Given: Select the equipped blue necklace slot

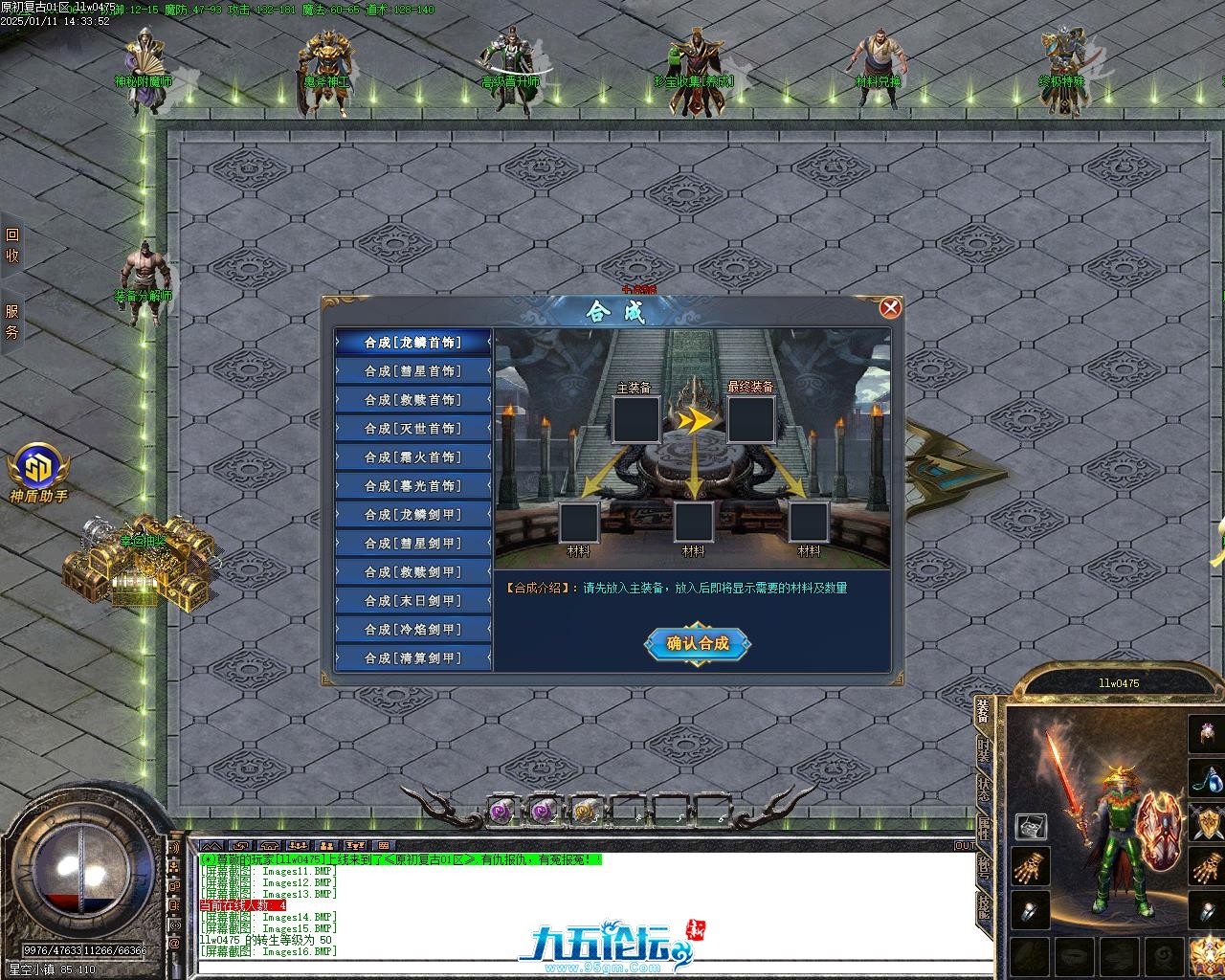Looking at the screenshot, I should (x=1207, y=779).
